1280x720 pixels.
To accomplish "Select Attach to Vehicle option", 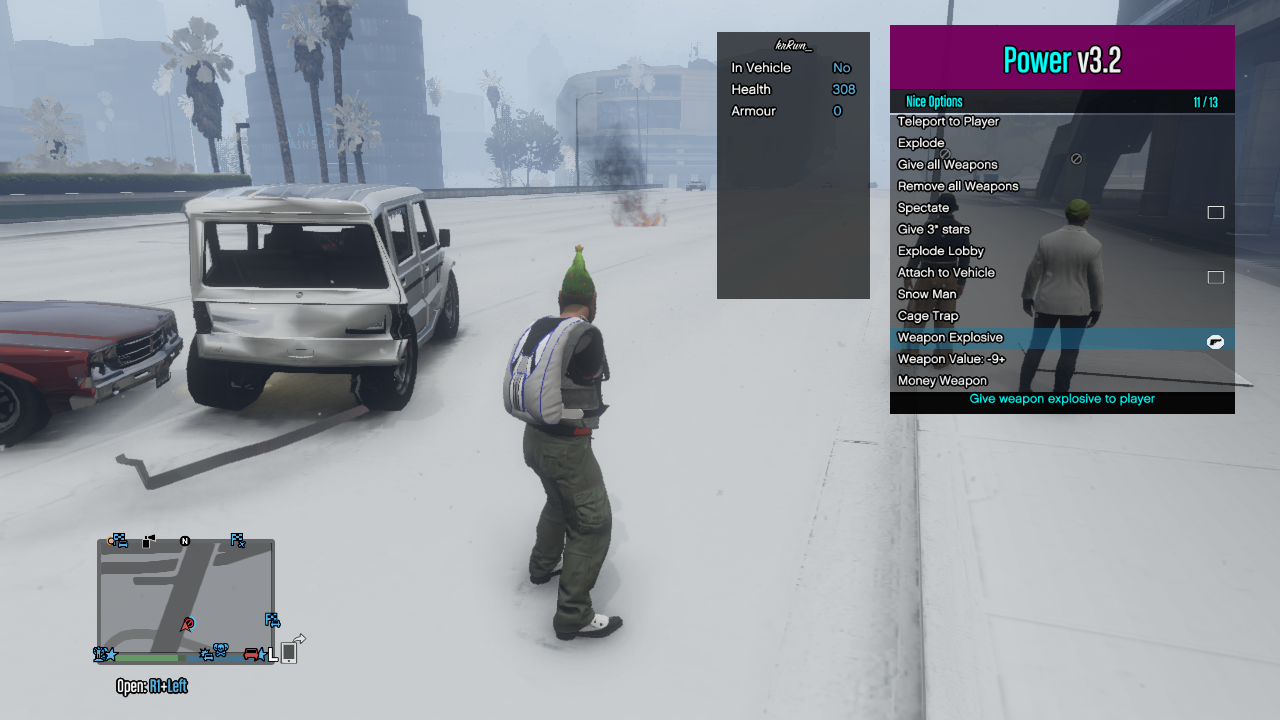I will [946, 273].
